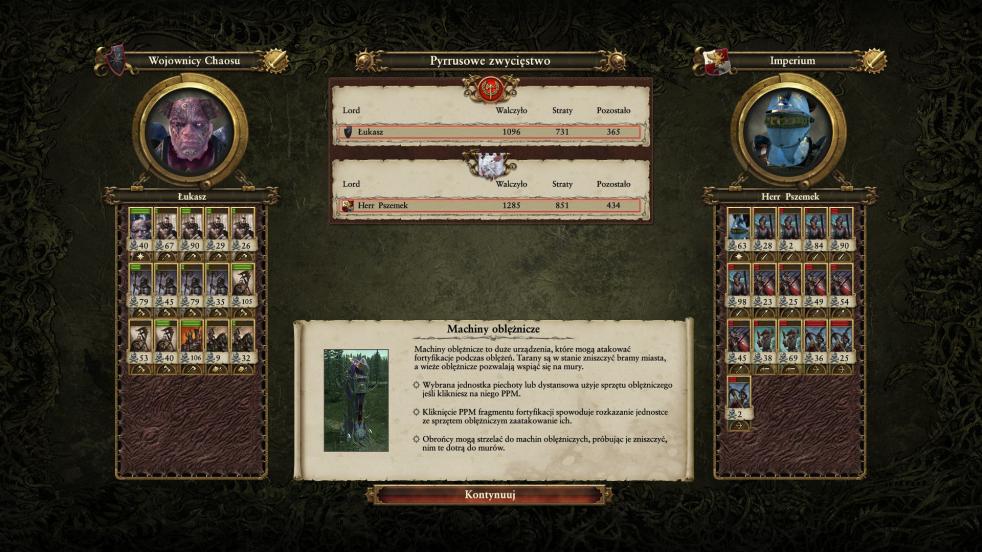The height and width of the screenshot is (552, 982).
Task: Choose Chaos unit card showing 53 soldiers
Action: [141, 342]
